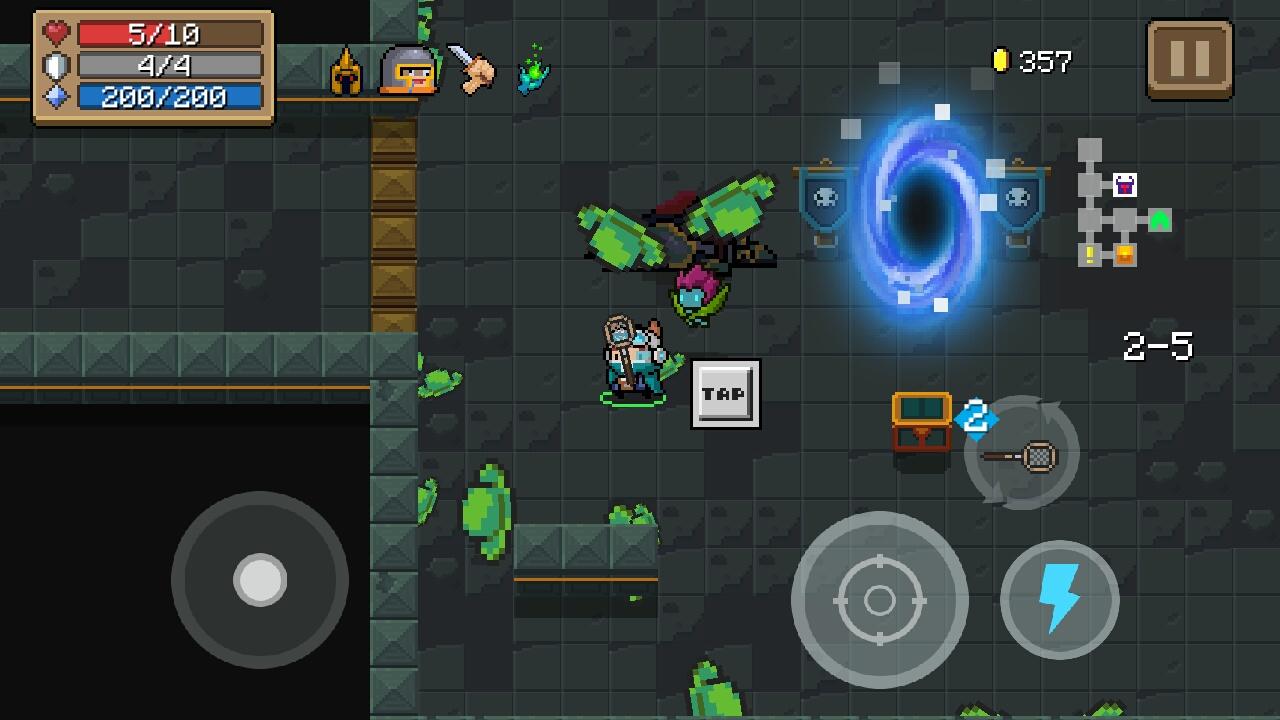Tap the room with the boss face on minimap
Screen dimensions: 1280x720
pyautogui.click(x=1124, y=186)
